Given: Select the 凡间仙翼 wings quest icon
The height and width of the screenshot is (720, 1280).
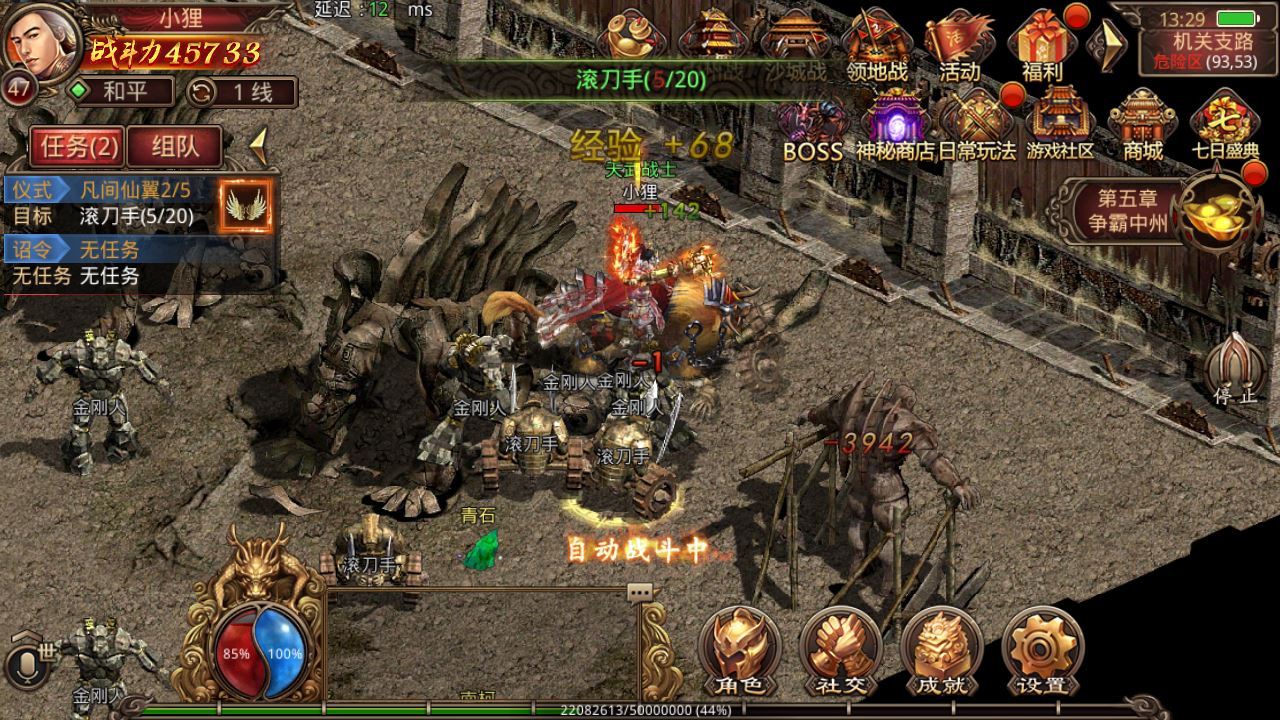Looking at the screenshot, I should click(245, 206).
